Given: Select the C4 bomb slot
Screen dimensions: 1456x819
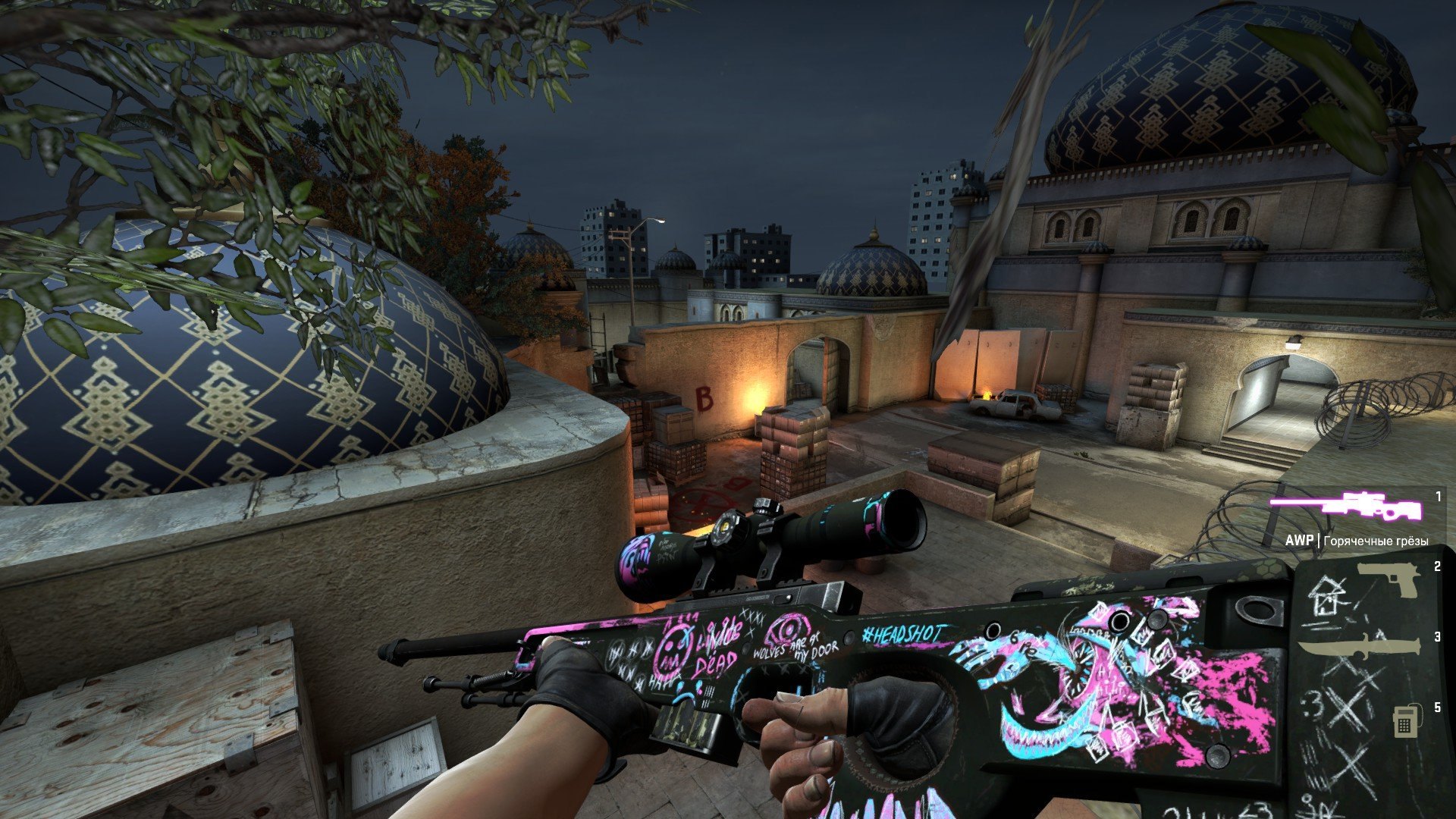Looking at the screenshot, I should pyautogui.click(x=1404, y=721).
